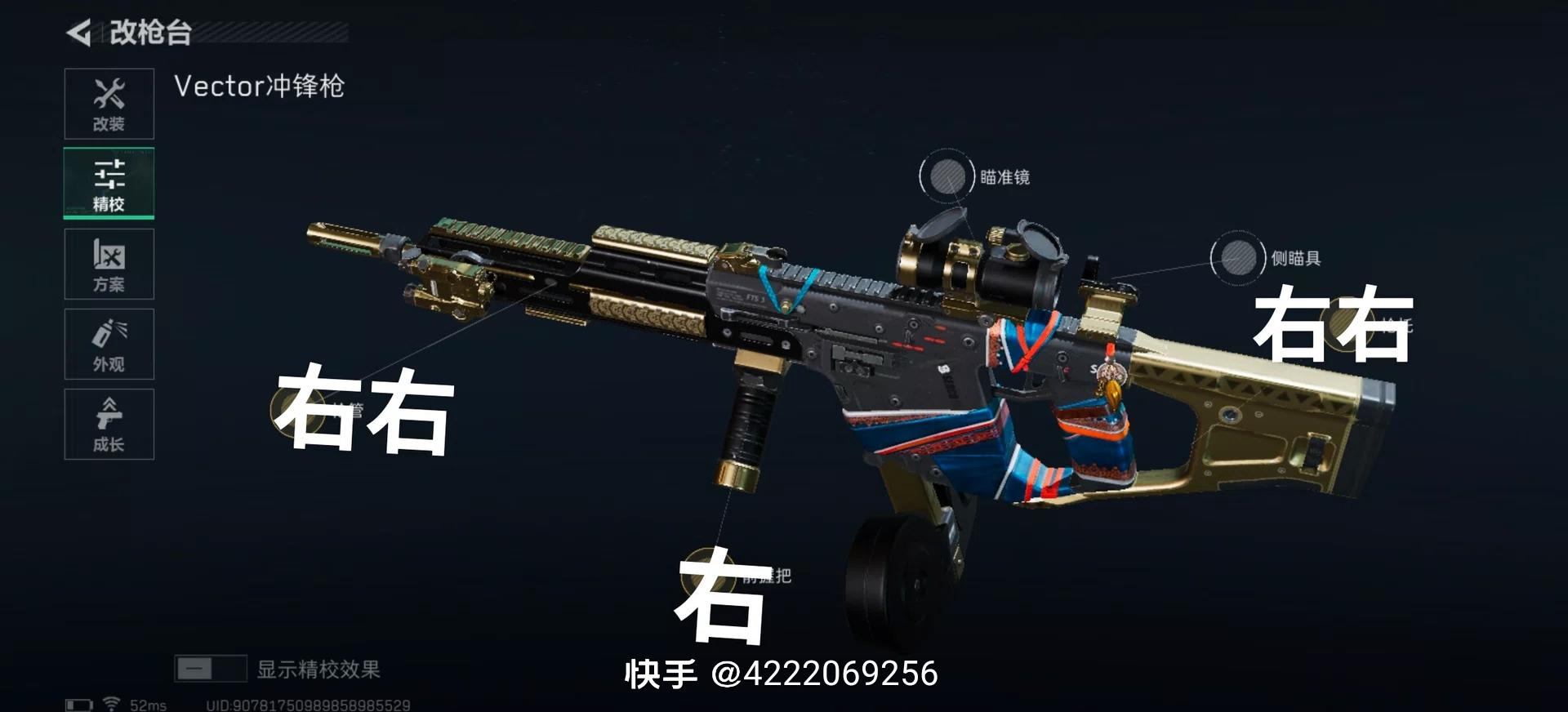Select the 精校 fine-tuning icon in sidebar
The image size is (1568, 712).
(x=109, y=183)
